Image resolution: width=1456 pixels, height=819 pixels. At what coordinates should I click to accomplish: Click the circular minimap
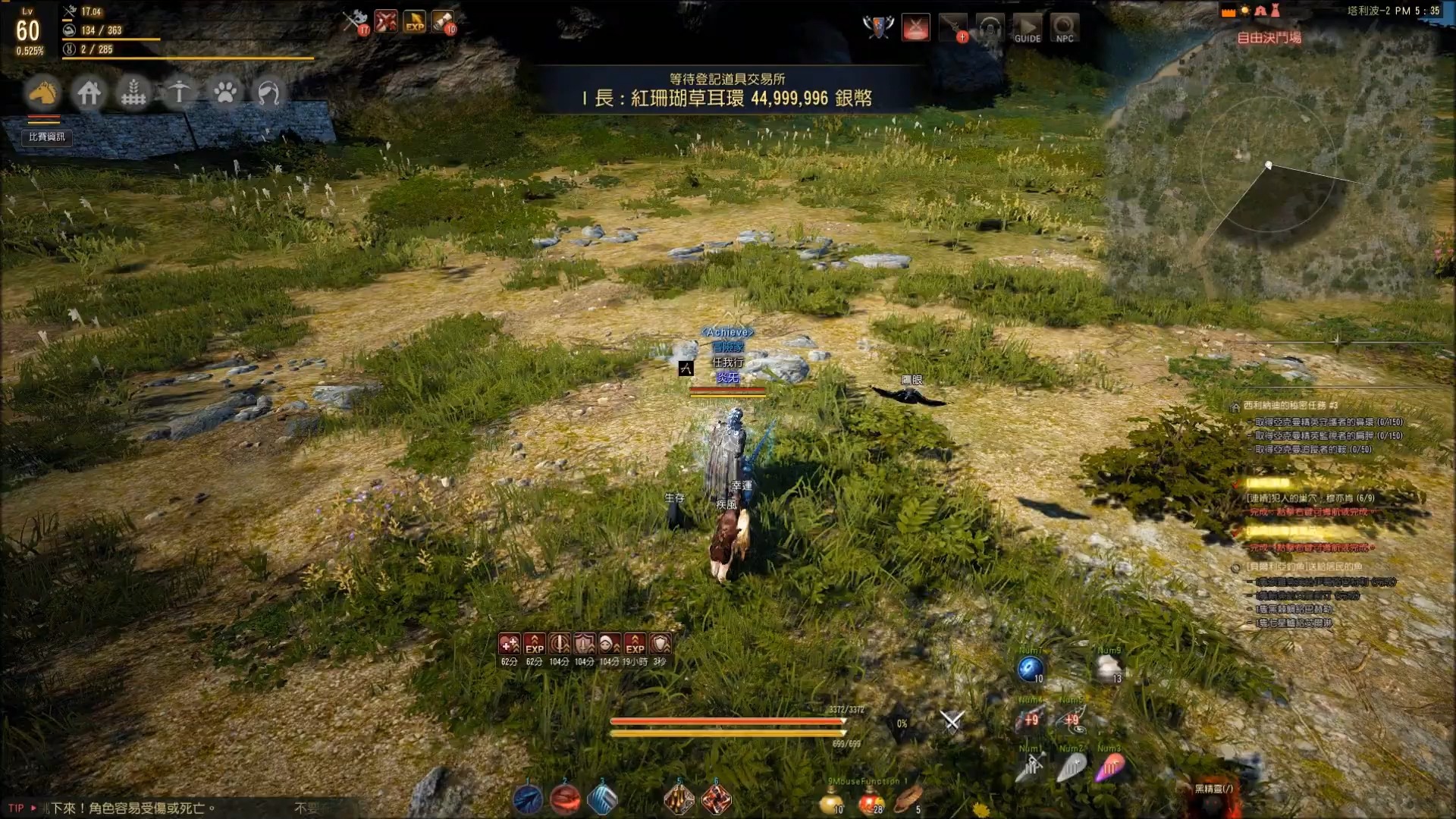[1269, 165]
